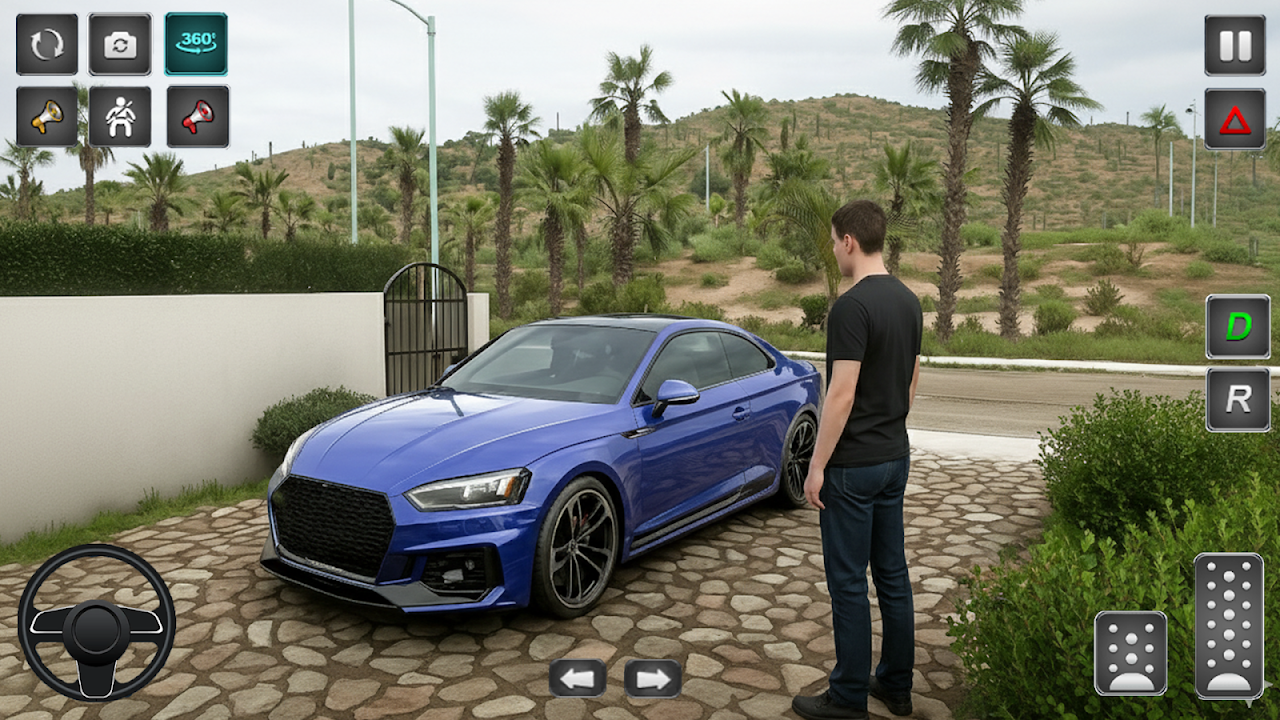The image size is (1280, 720).
Task: Turn on the hazard warning triangle
Action: pyautogui.click(x=1235, y=119)
